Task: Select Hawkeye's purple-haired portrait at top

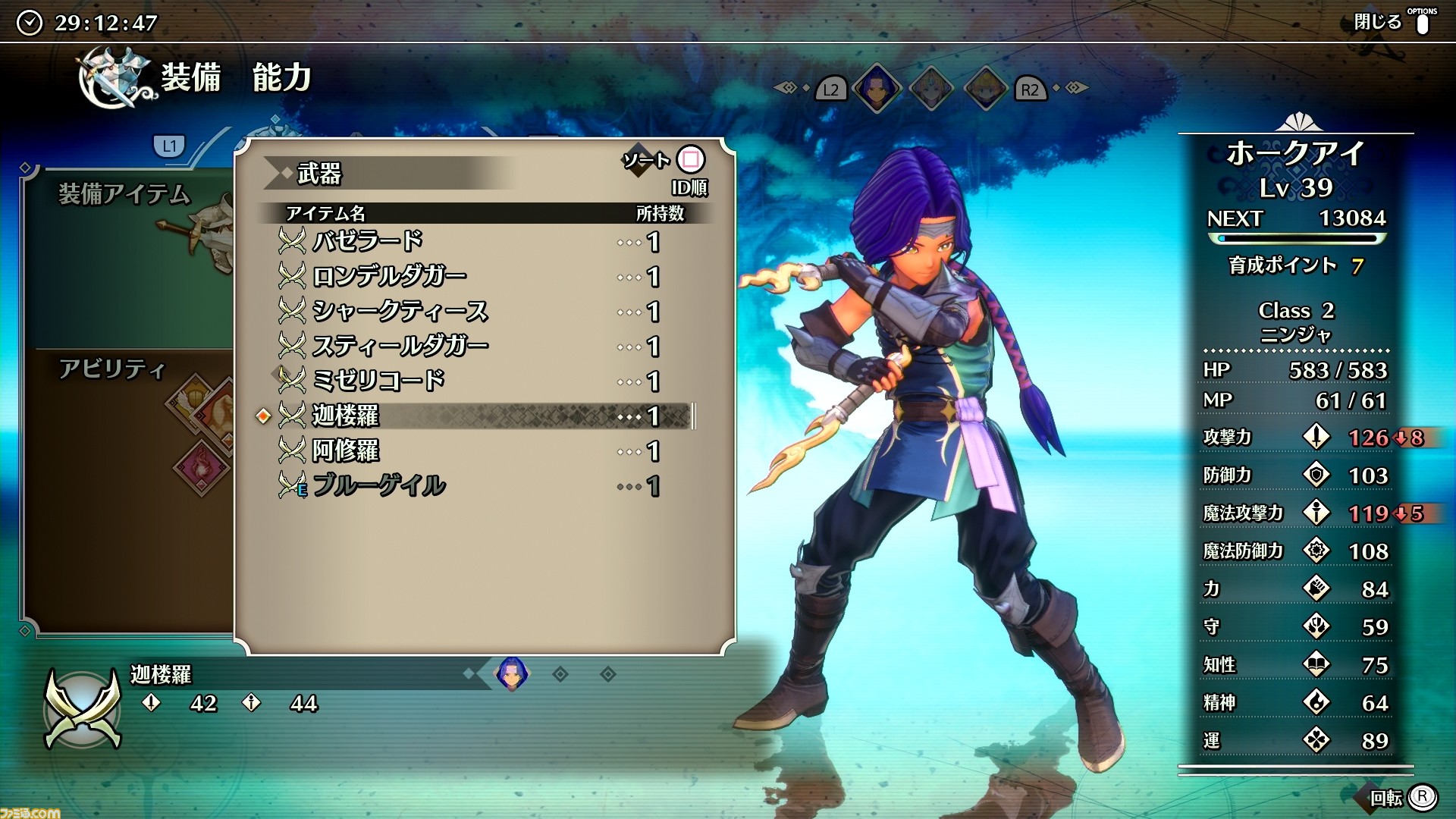Action: (877, 88)
